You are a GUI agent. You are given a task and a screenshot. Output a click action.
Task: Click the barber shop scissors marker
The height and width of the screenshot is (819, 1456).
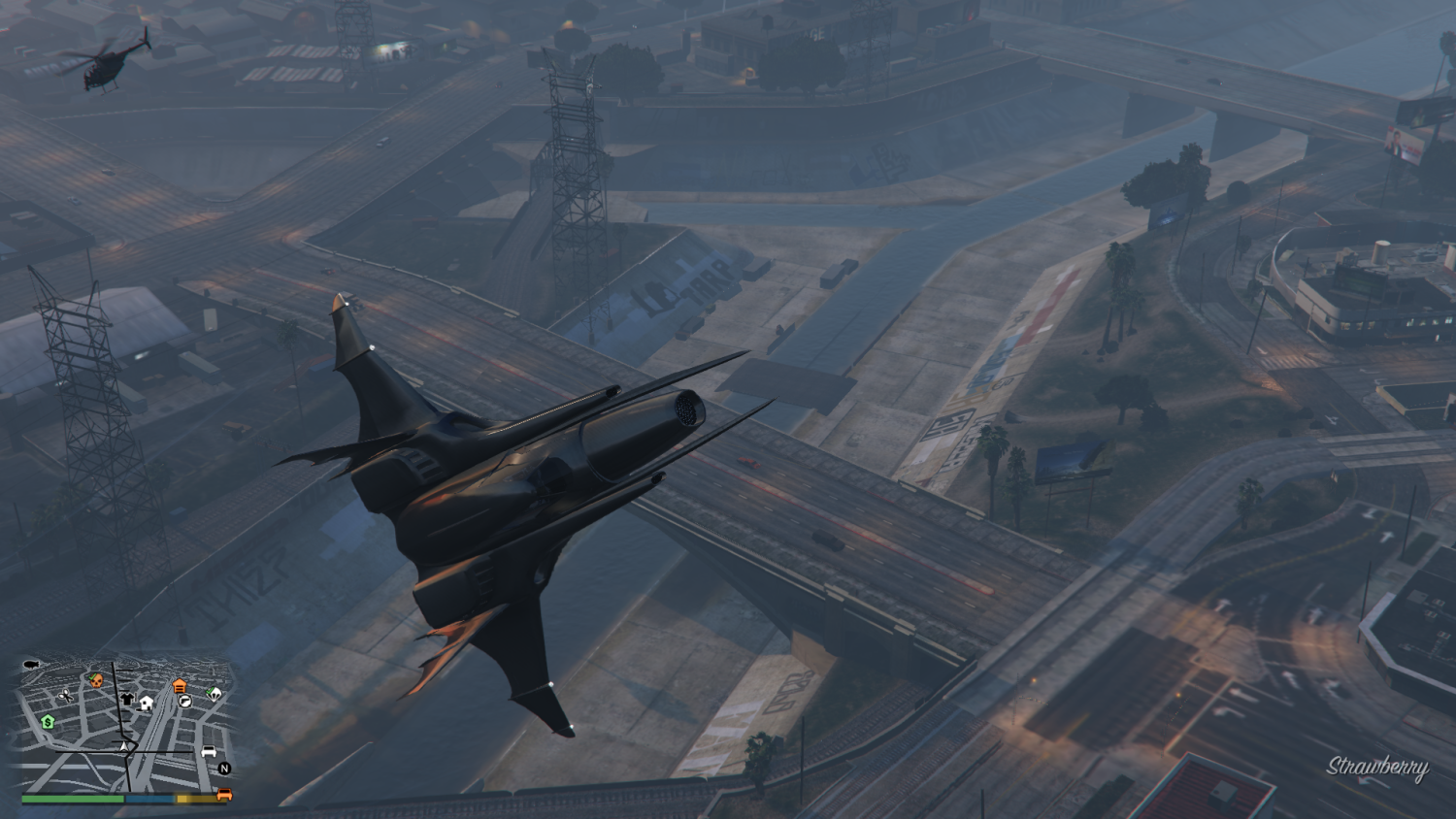click(66, 696)
